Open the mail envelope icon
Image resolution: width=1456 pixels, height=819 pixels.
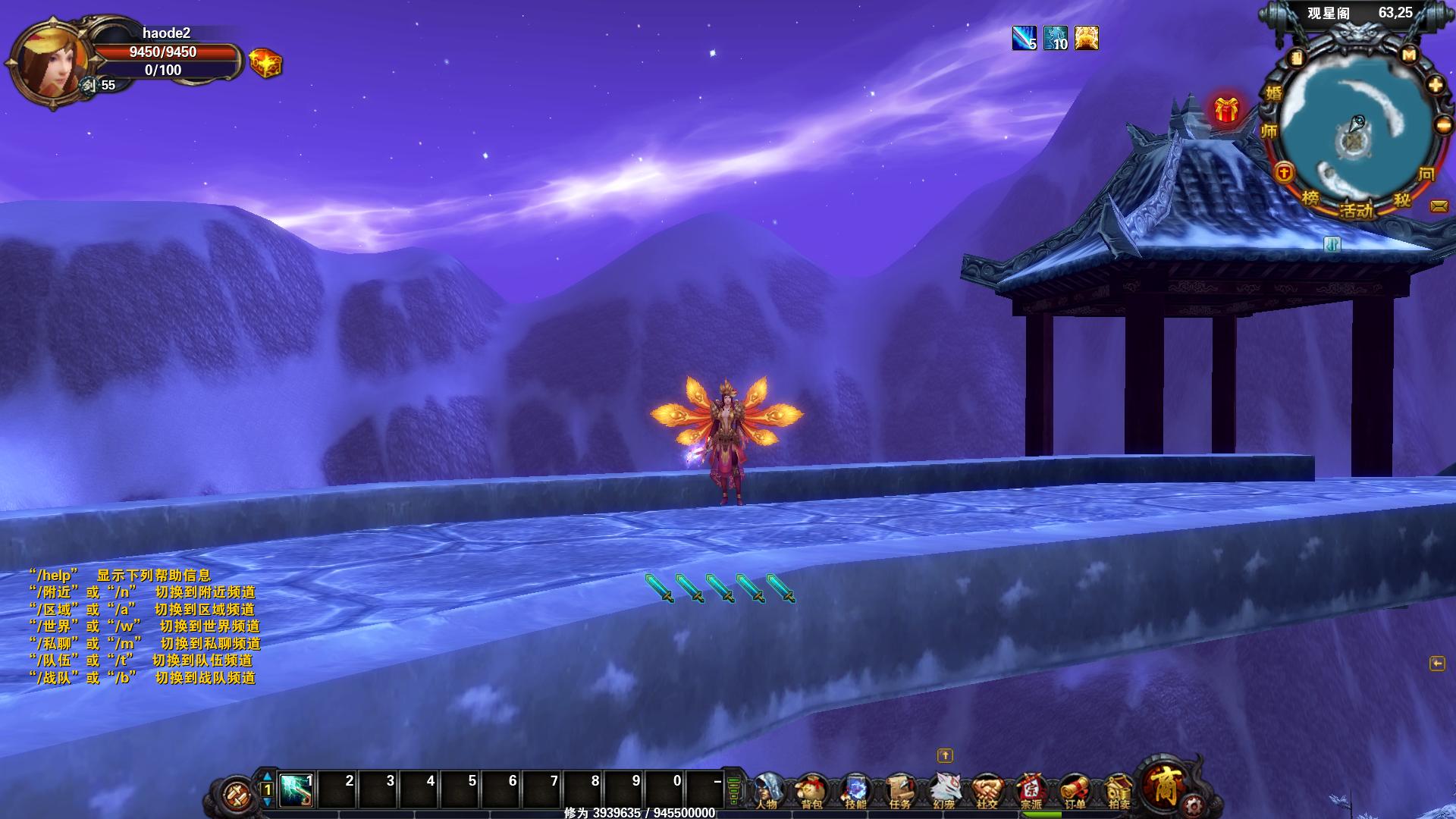1438,206
